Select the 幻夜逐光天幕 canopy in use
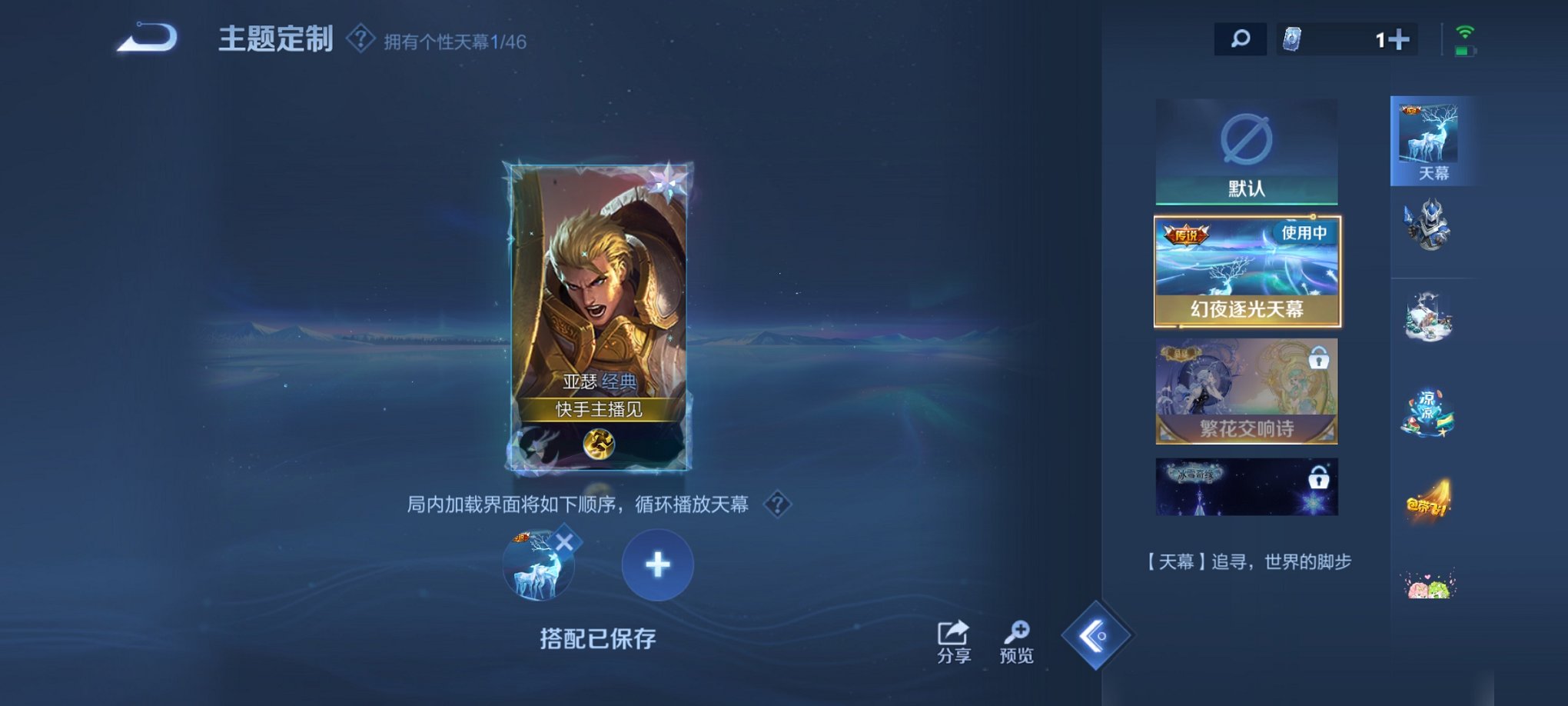Image resolution: width=1568 pixels, height=706 pixels. click(1245, 271)
